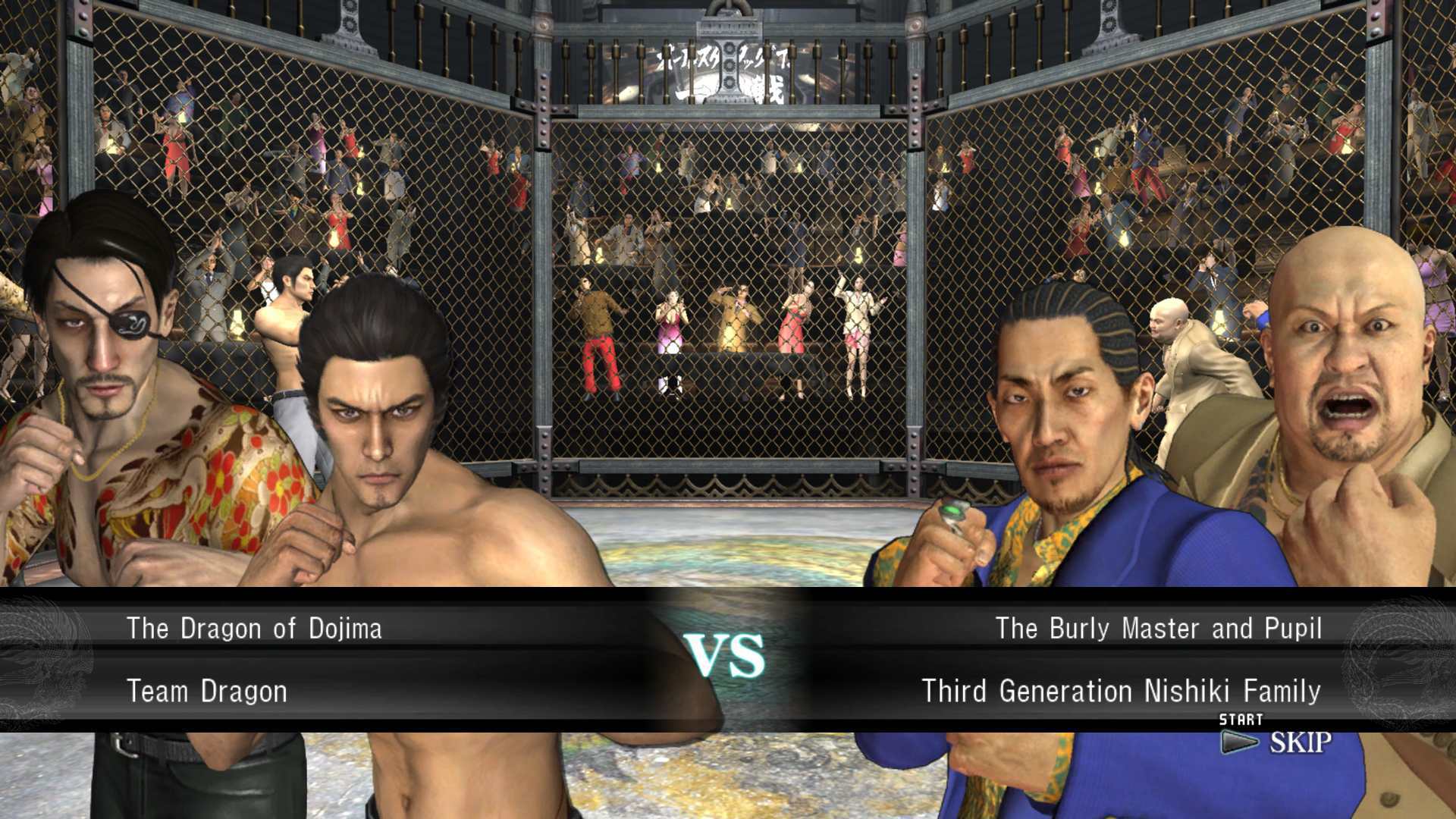This screenshot has width=1456, height=819.
Task: Expand the START prompt above SKIP
Action: [1241, 718]
